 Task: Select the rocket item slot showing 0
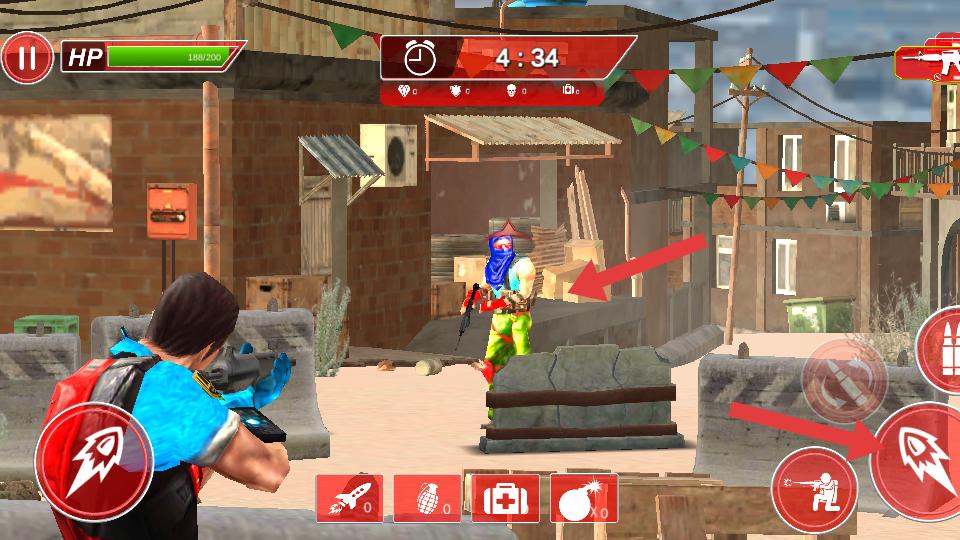[349, 498]
